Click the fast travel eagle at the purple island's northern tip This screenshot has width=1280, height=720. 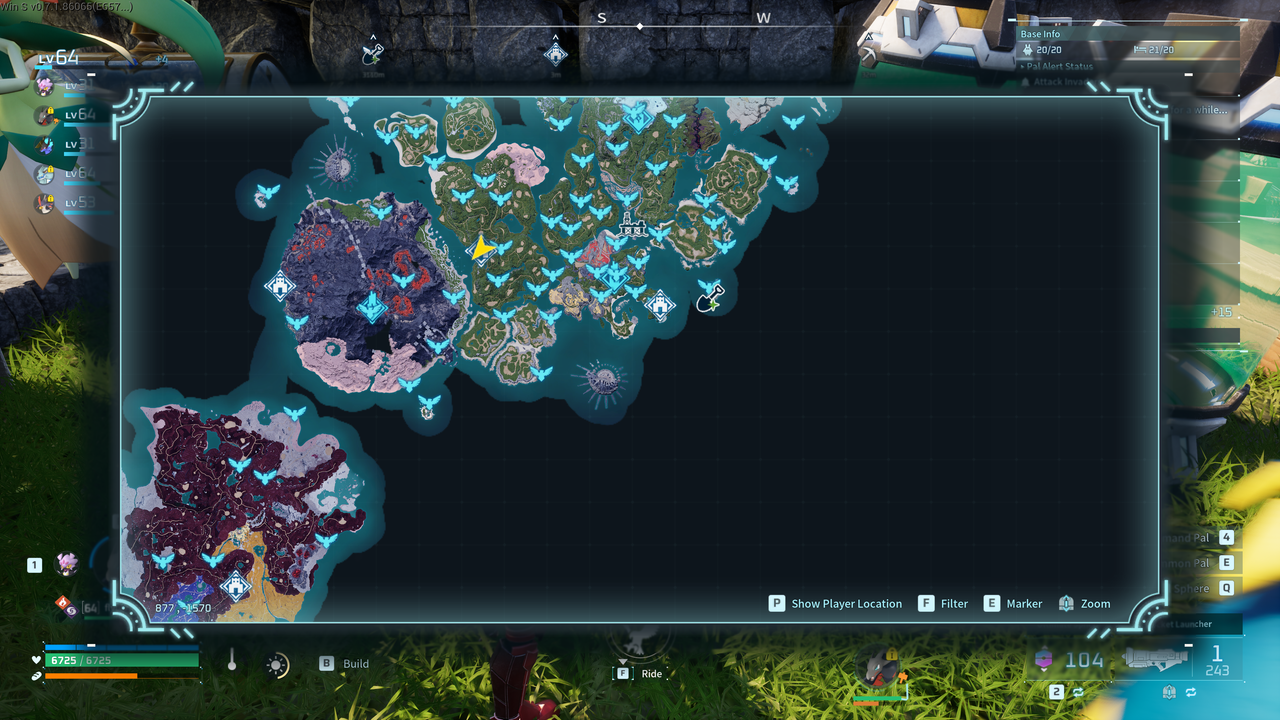pyautogui.click(x=294, y=412)
